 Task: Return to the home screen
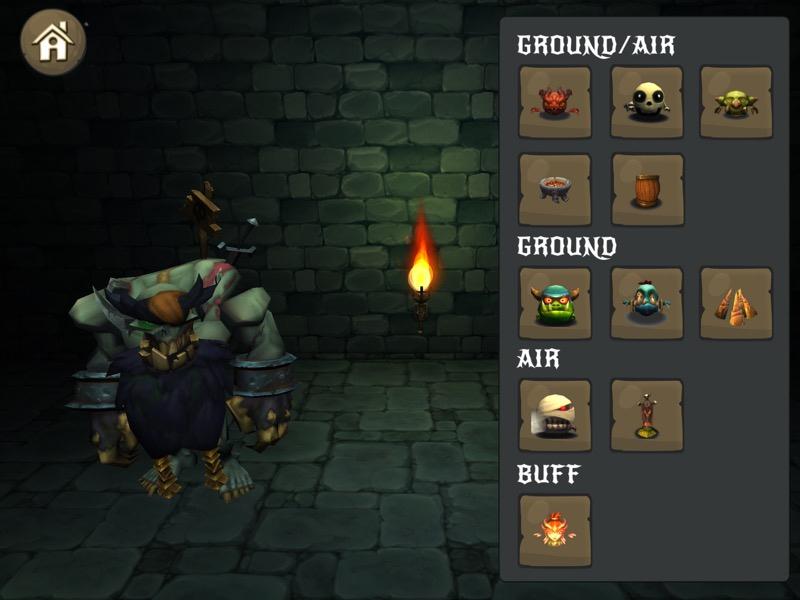[53, 42]
